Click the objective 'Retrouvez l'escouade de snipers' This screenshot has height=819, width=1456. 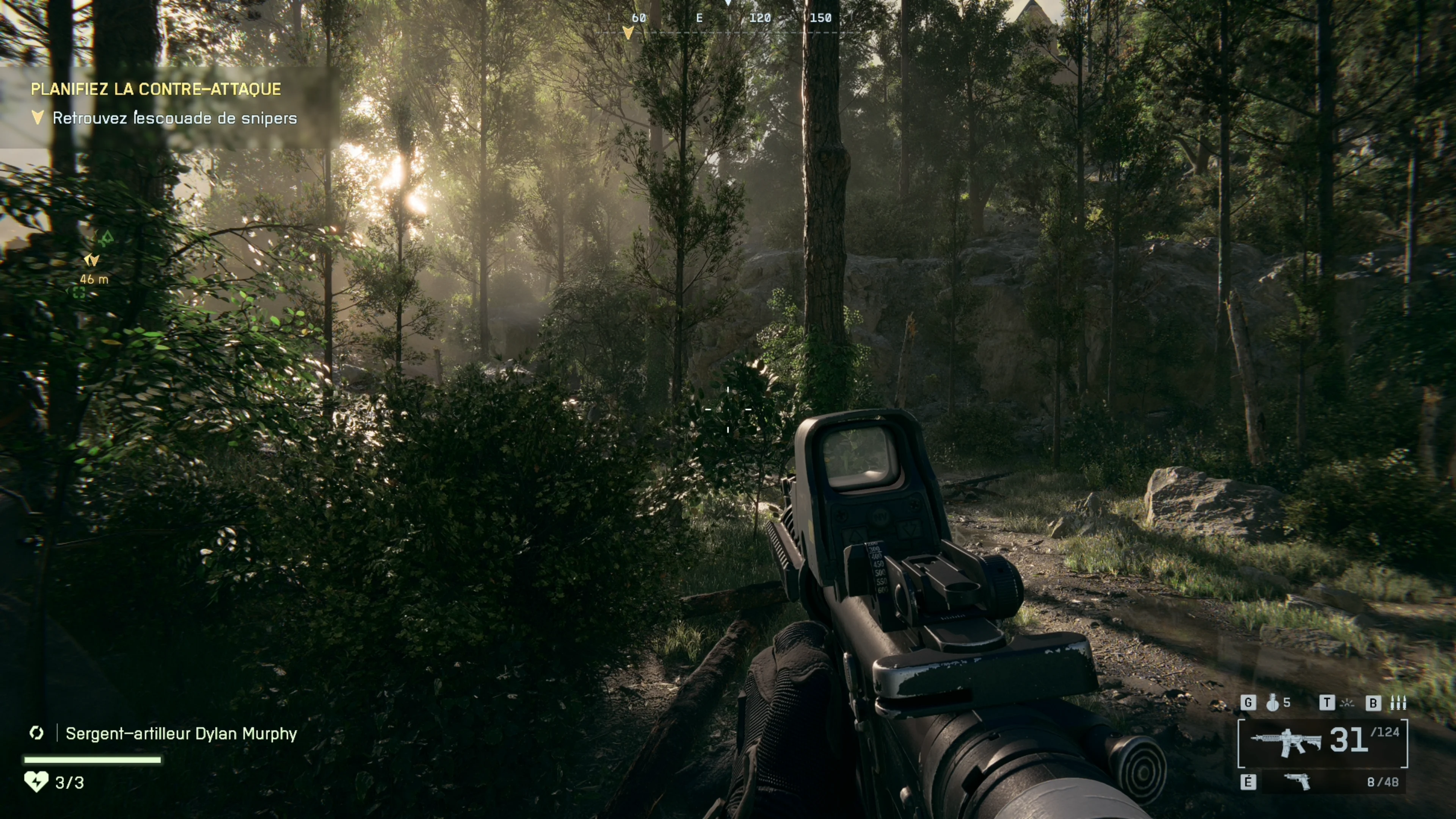coord(174,118)
